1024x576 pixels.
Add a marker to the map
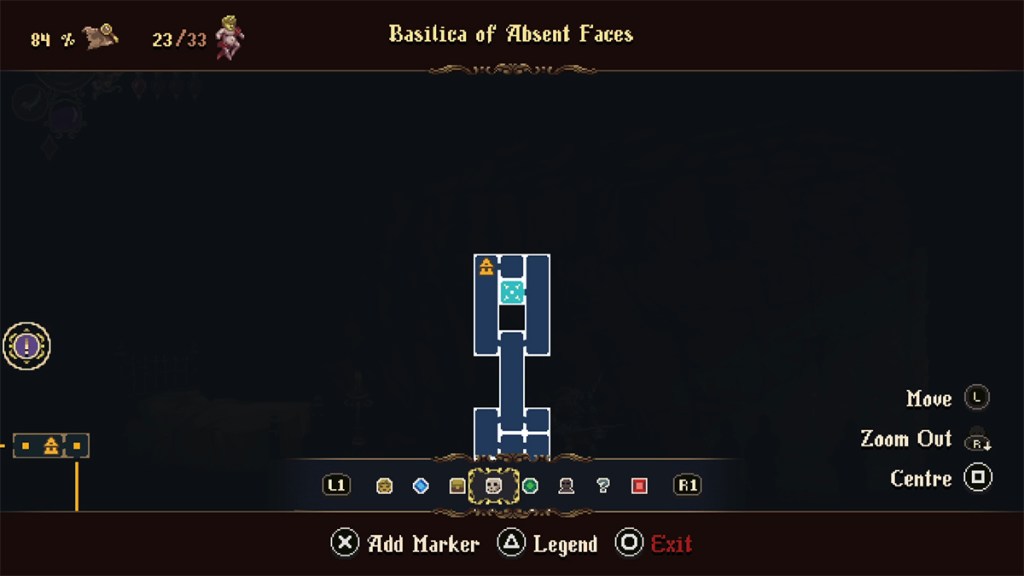point(405,544)
